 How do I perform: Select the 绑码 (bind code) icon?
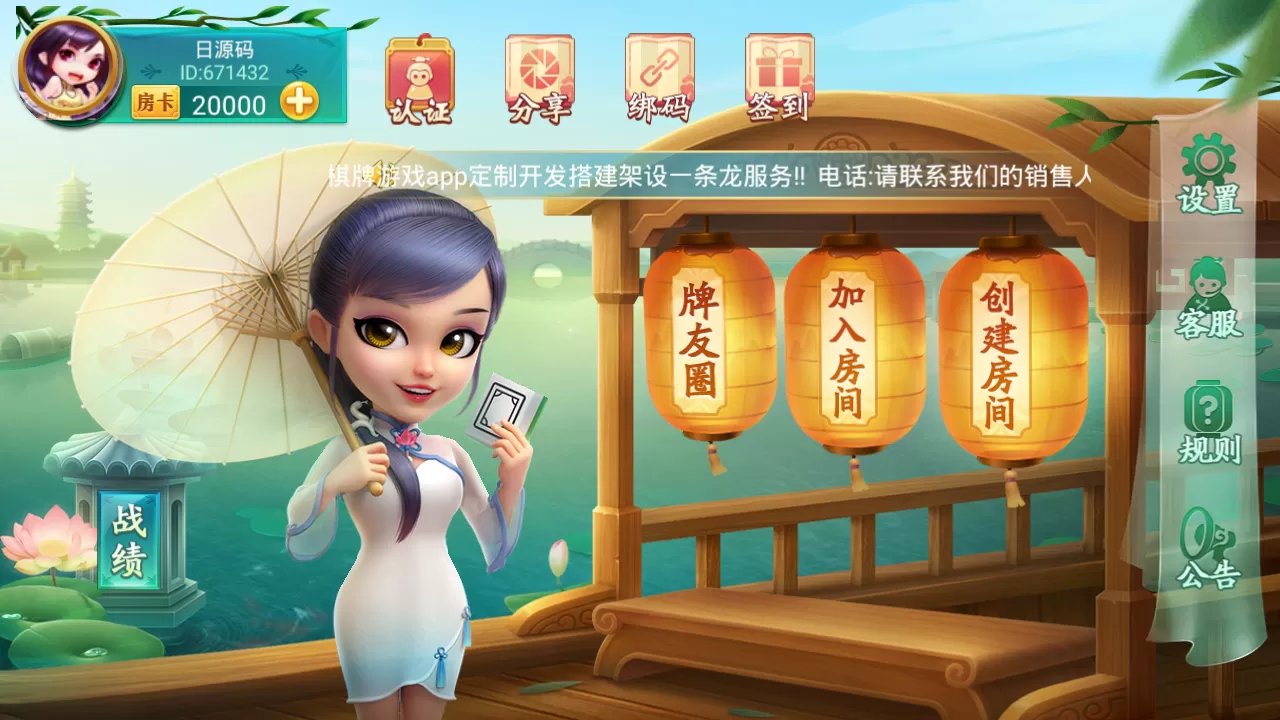coord(658,75)
